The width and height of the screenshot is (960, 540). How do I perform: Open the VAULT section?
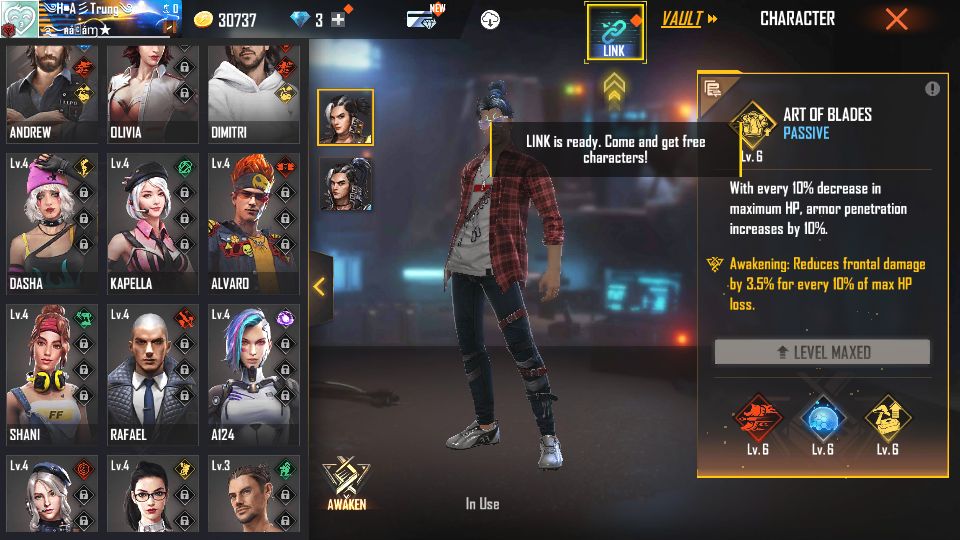689,19
